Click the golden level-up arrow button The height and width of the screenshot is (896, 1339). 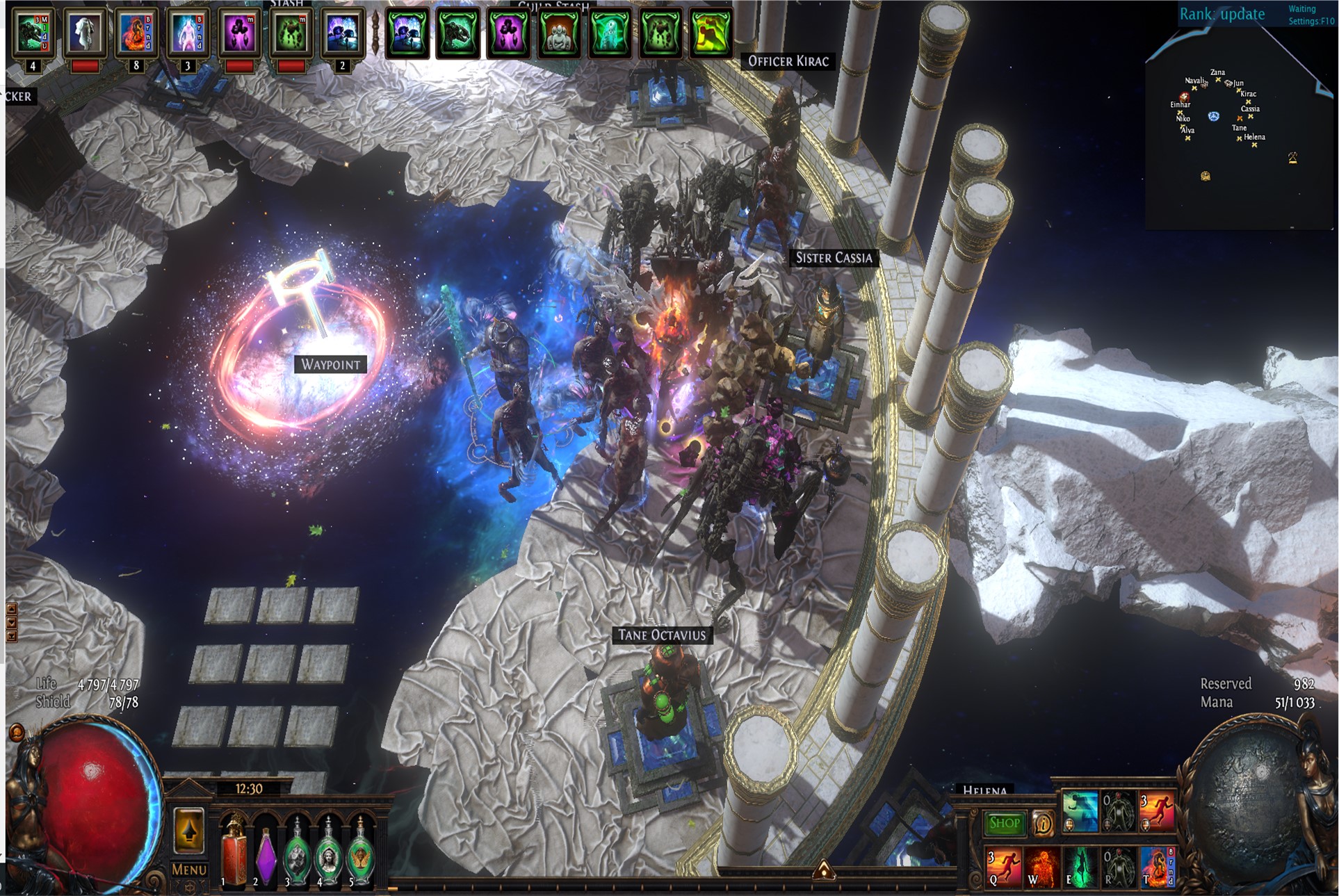point(188,829)
